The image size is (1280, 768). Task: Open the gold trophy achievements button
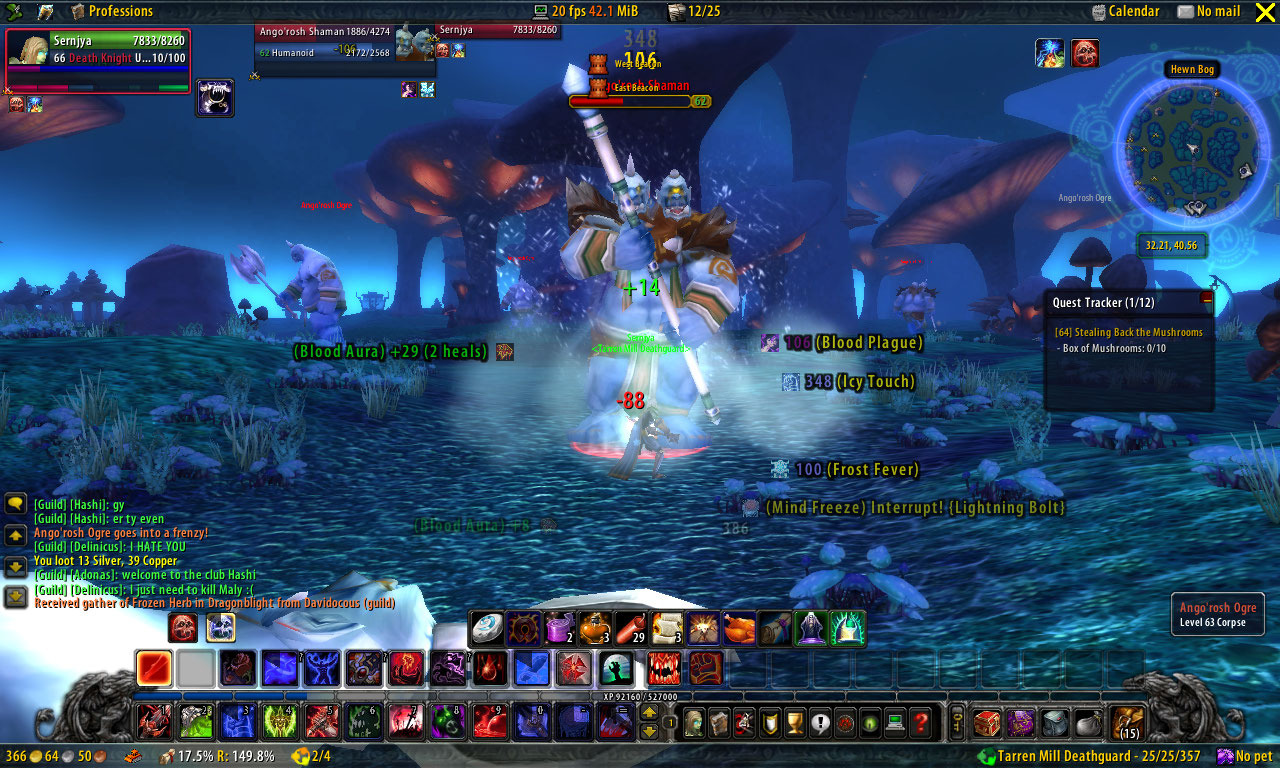795,722
